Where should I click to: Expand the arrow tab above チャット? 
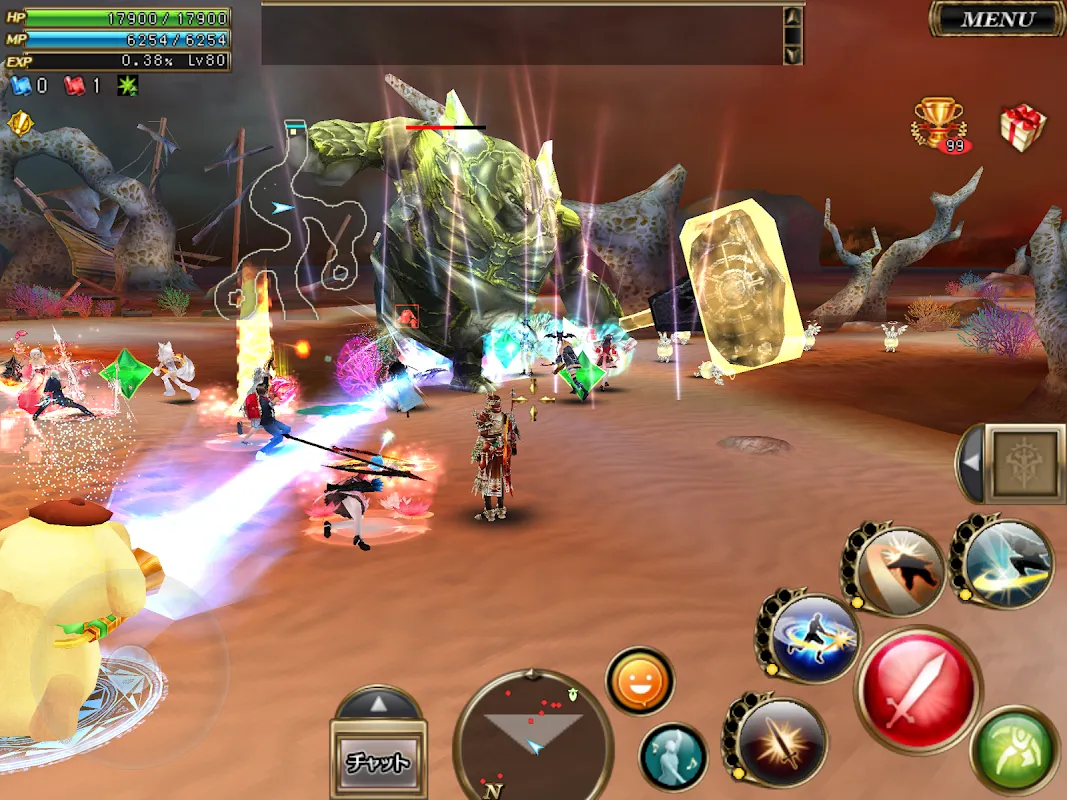coord(378,704)
